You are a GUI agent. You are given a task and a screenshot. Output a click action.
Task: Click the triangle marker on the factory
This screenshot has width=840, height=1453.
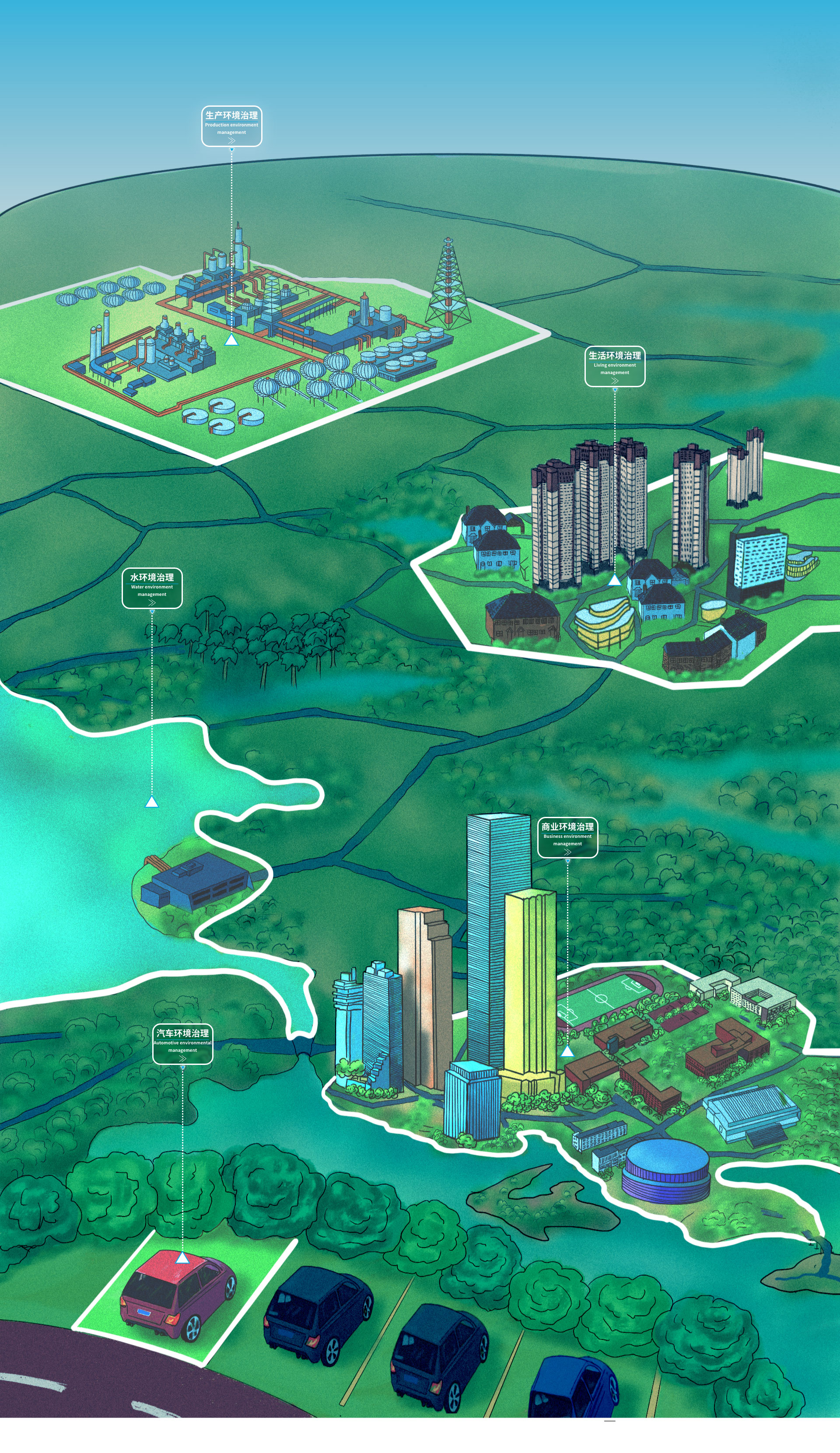pos(231,340)
